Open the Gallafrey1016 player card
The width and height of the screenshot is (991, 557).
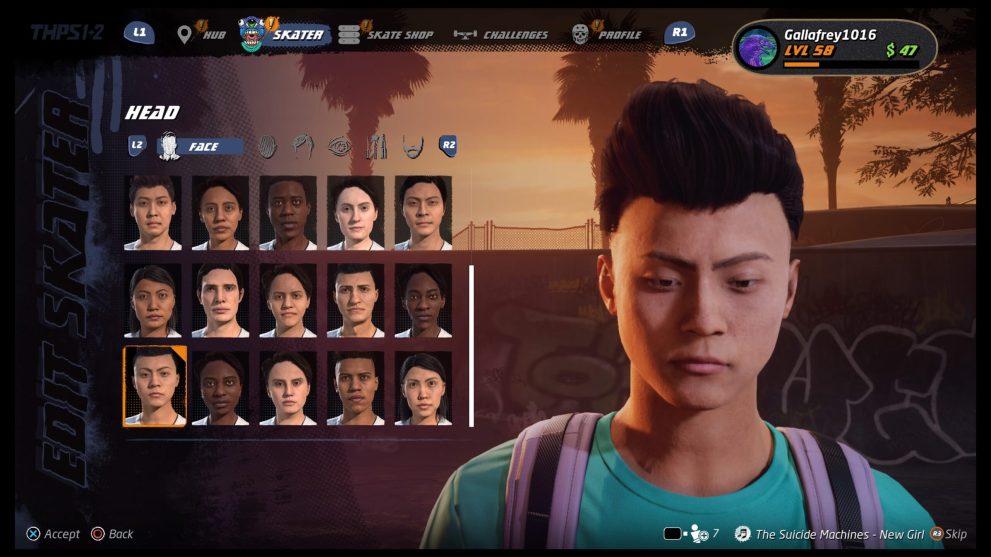click(836, 47)
